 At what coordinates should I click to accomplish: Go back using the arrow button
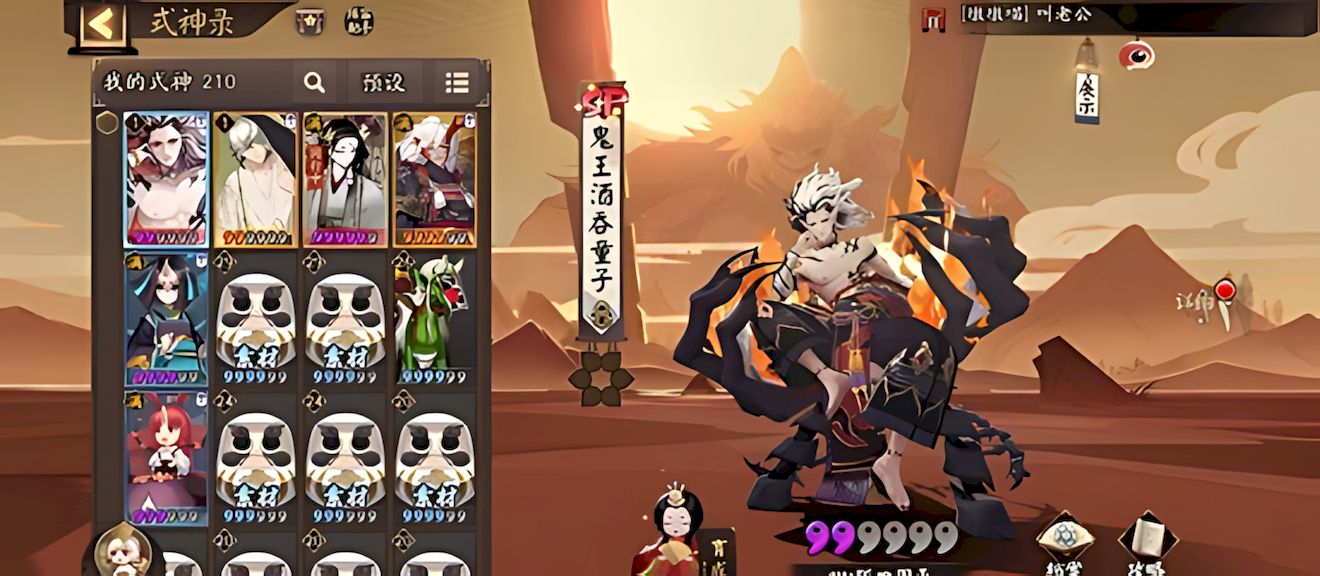click(x=102, y=24)
